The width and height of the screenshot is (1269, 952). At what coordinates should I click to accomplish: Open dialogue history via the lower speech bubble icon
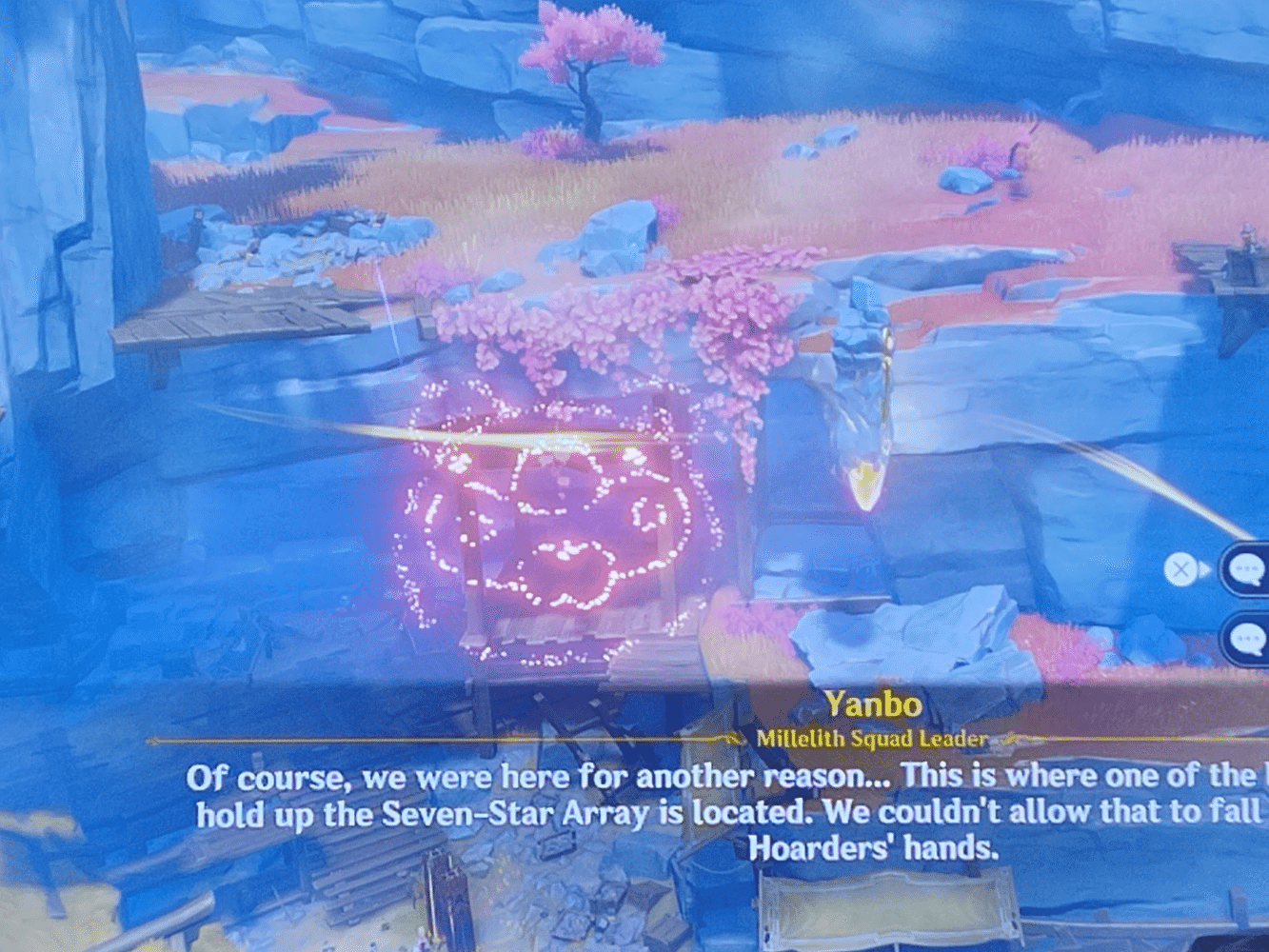pyautogui.click(x=1247, y=636)
